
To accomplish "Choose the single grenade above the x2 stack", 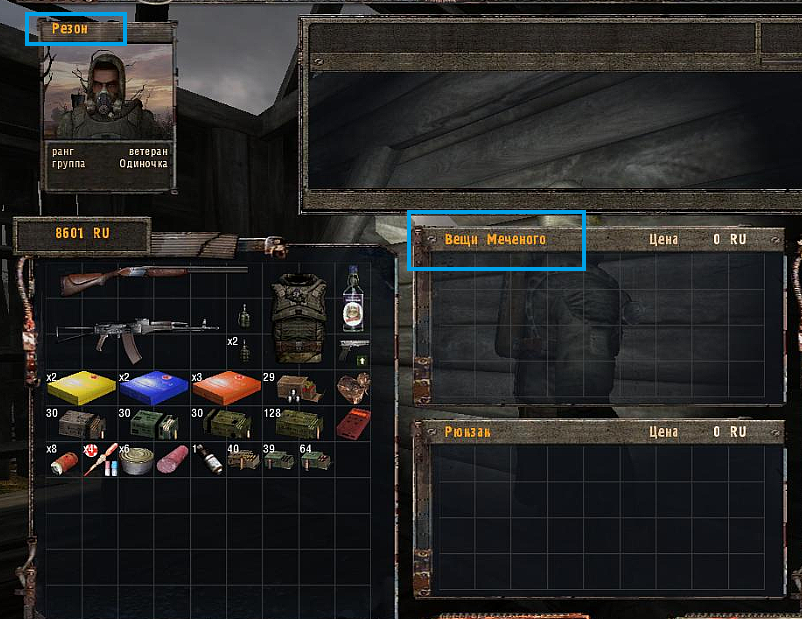I will point(243,316).
